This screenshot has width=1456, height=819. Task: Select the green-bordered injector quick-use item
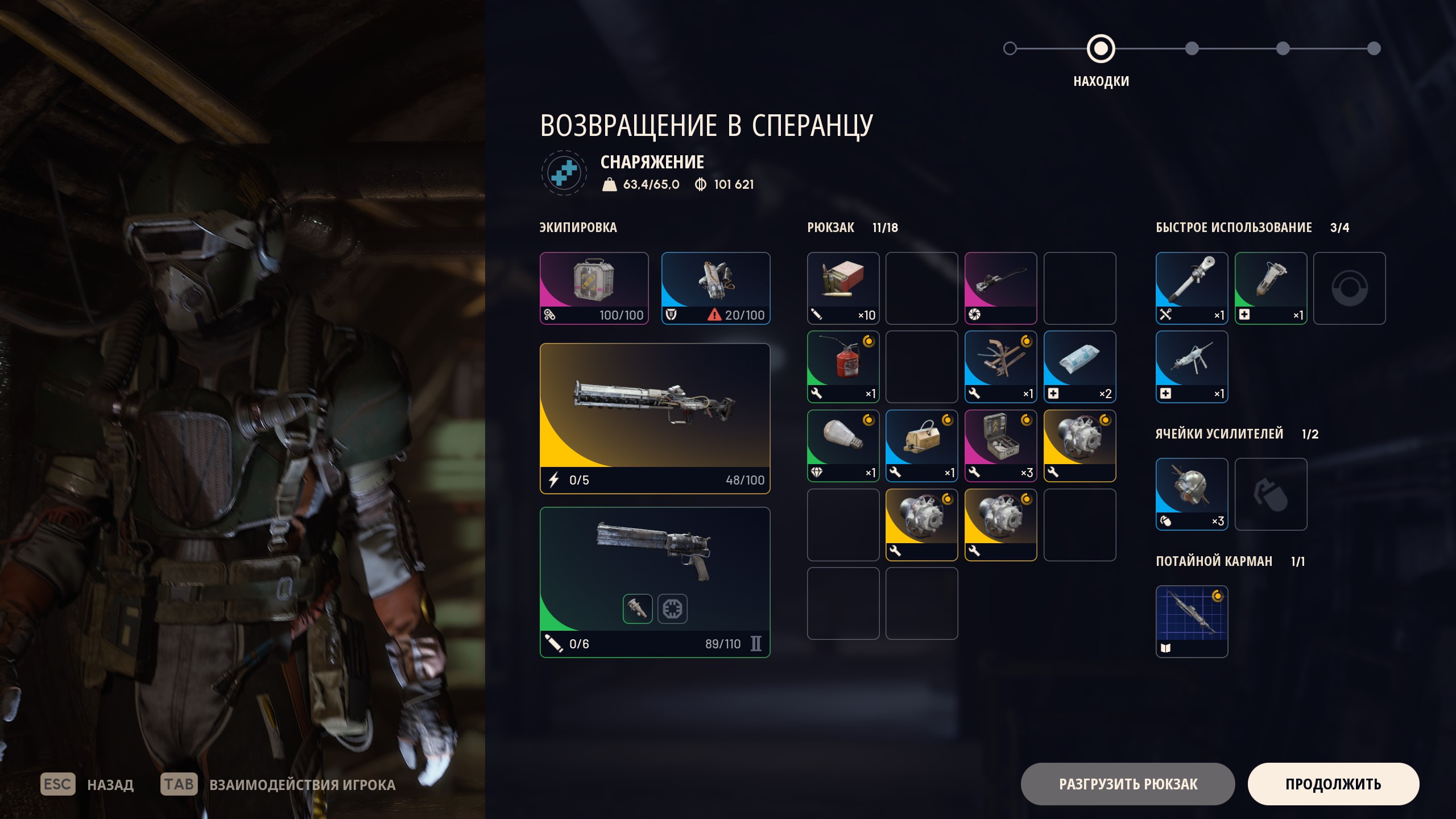click(x=1271, y=288)
